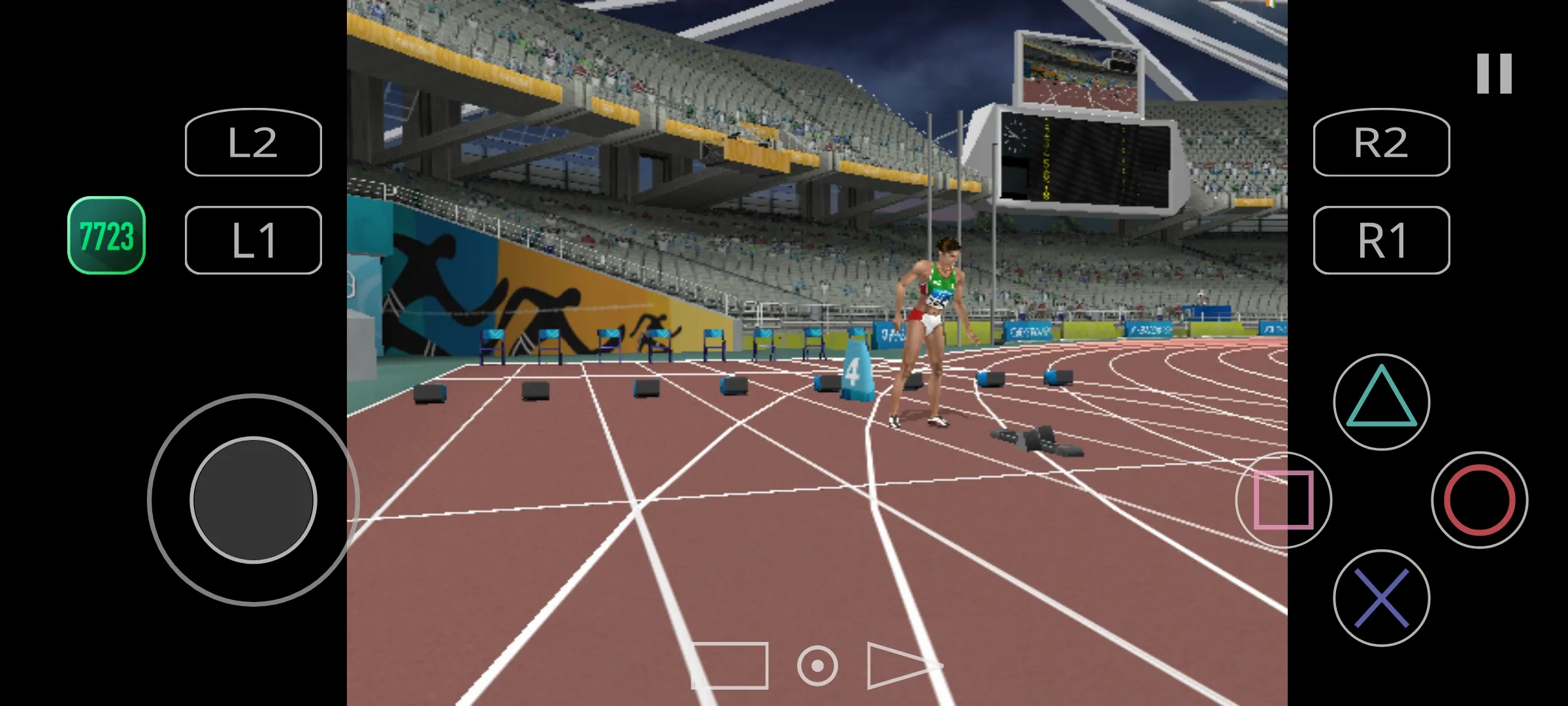Tap the R2 shoulder button
Screen dimensions: 1568x706
tap(1381, 143)
